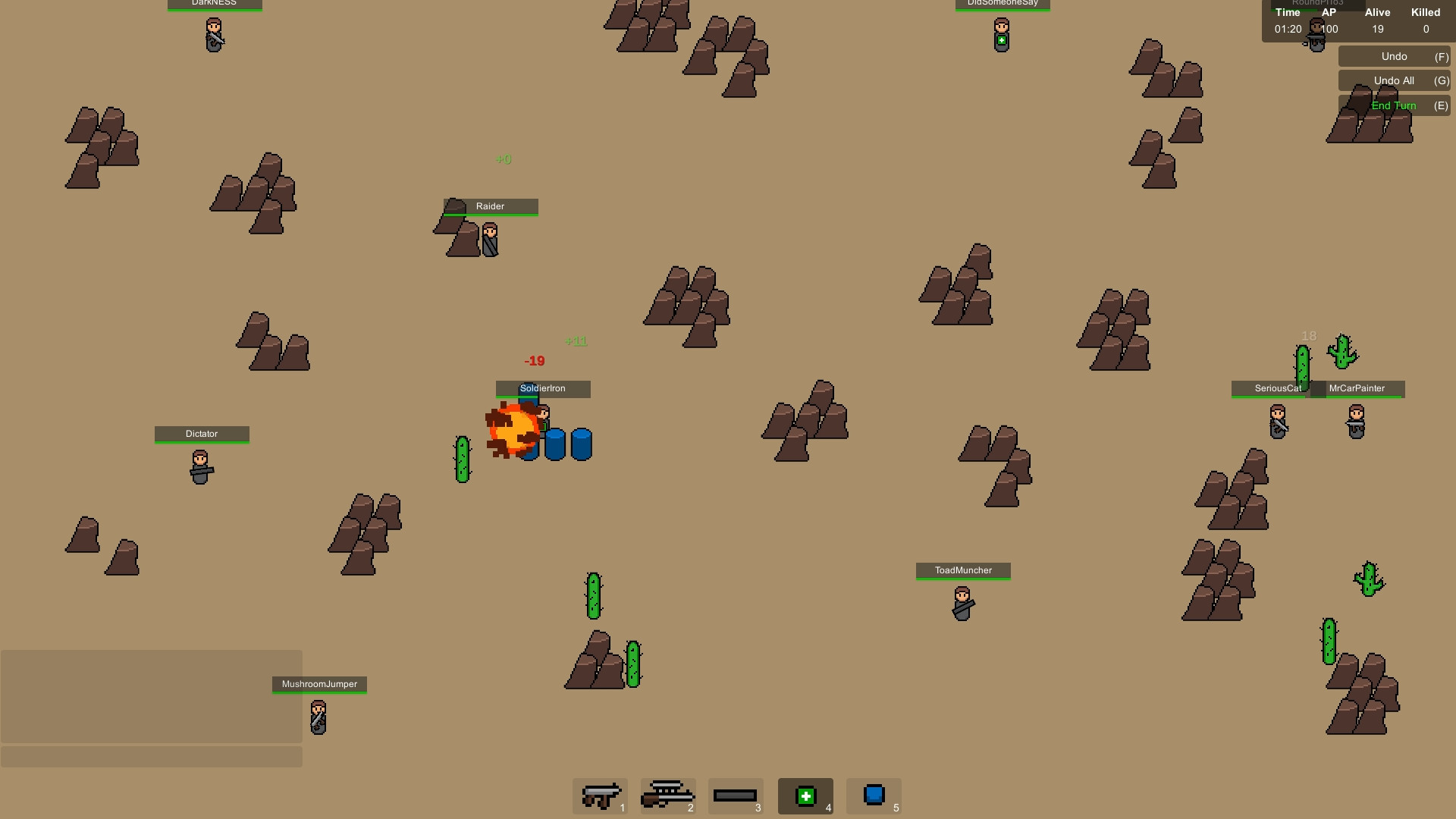Select the burning SoldierIron unit
The image size is (1456, 819).
click(x=543, y=421)
